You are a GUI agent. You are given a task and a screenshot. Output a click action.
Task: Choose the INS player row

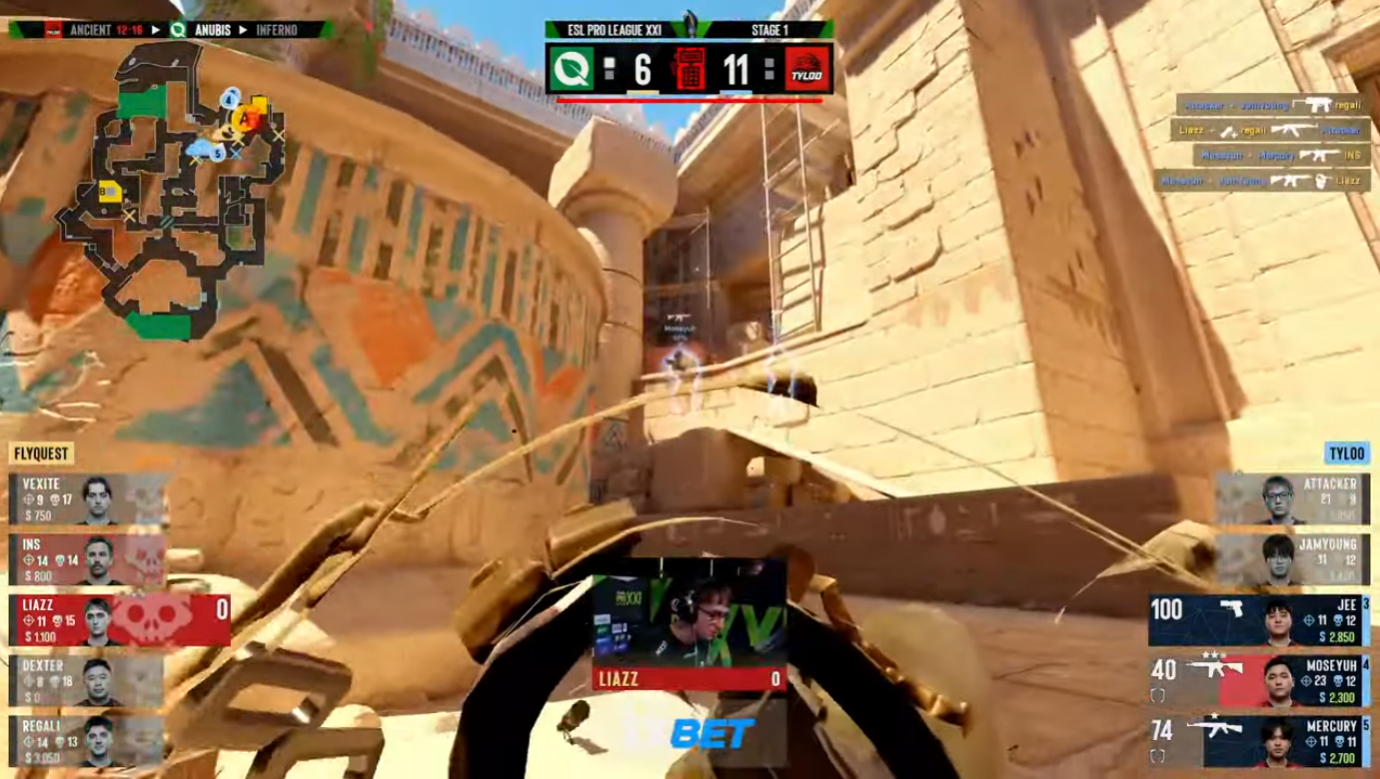(88, 560)
